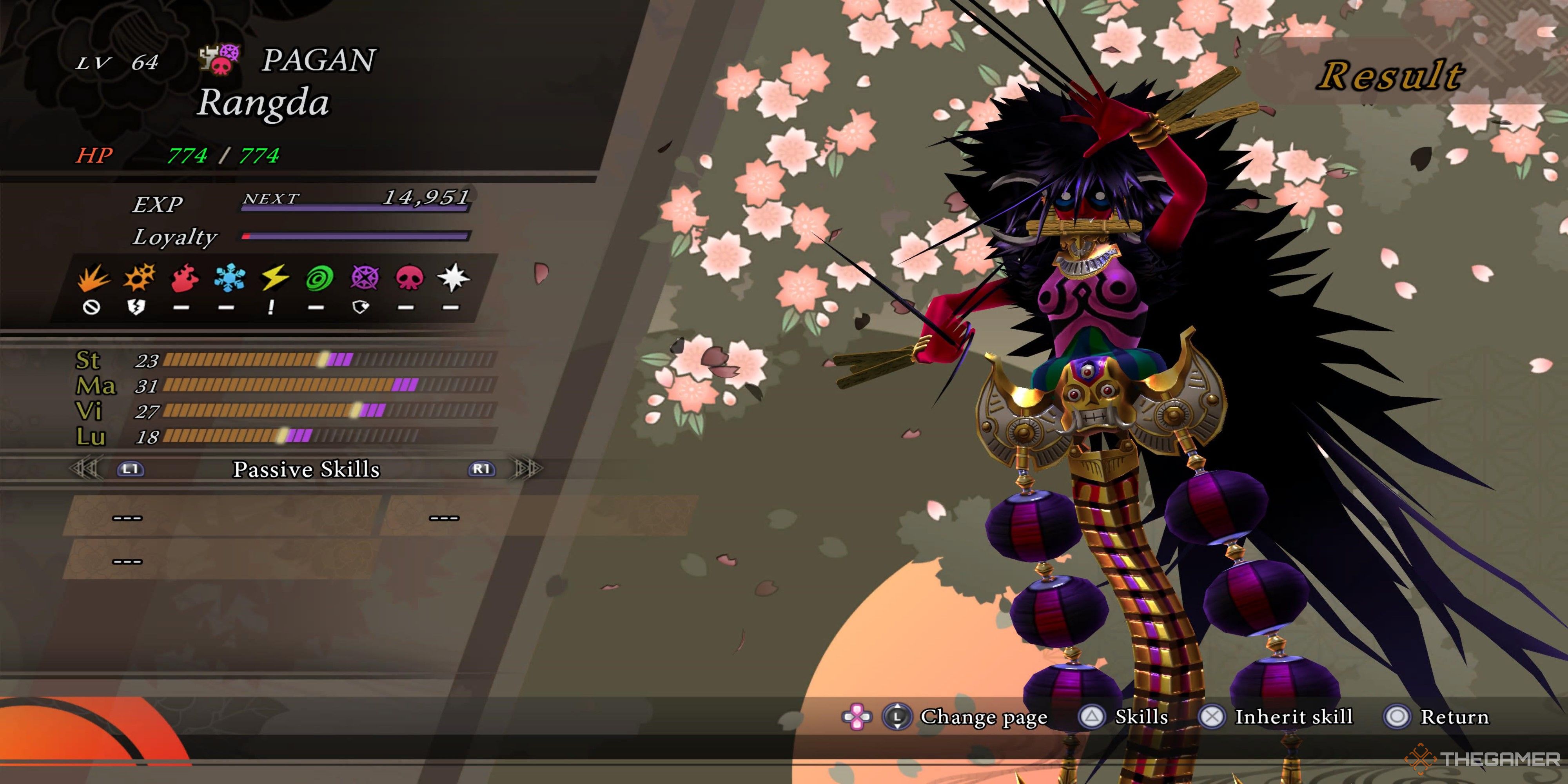Open the Skills option in bottom bar
The image size is (1568, 784).
tap(1141, 717)
